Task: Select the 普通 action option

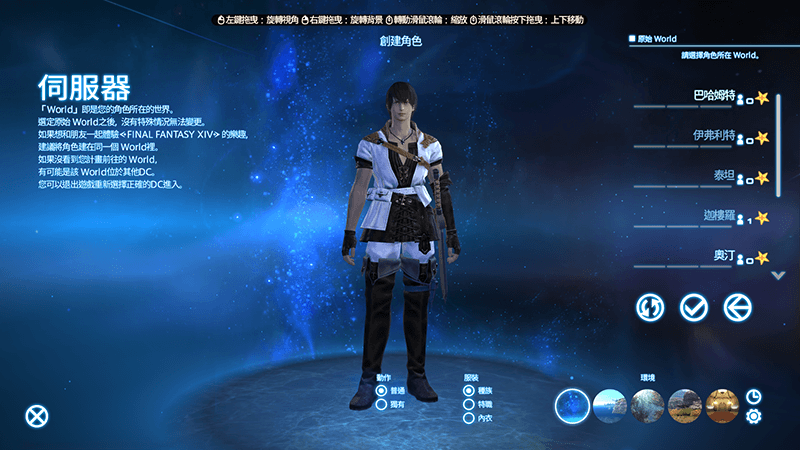Action: pos(382,390)
